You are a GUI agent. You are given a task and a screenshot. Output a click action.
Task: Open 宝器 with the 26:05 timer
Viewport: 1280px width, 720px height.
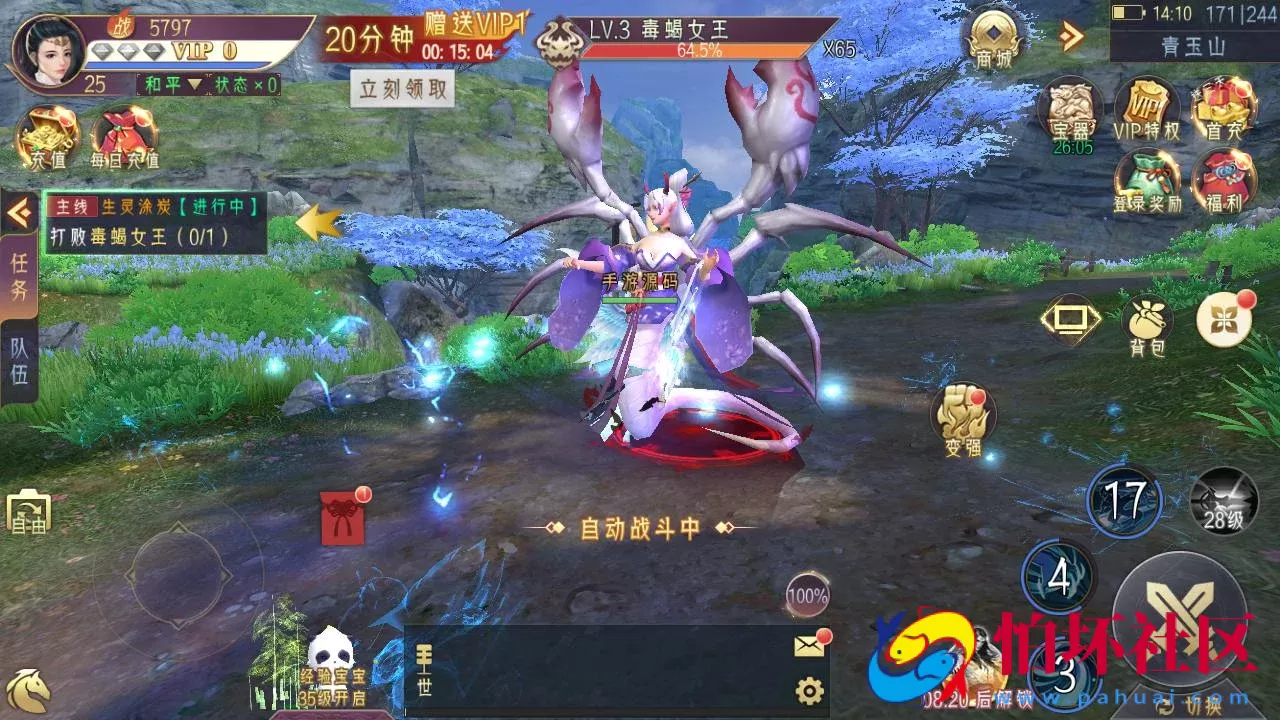(1072, 108)
